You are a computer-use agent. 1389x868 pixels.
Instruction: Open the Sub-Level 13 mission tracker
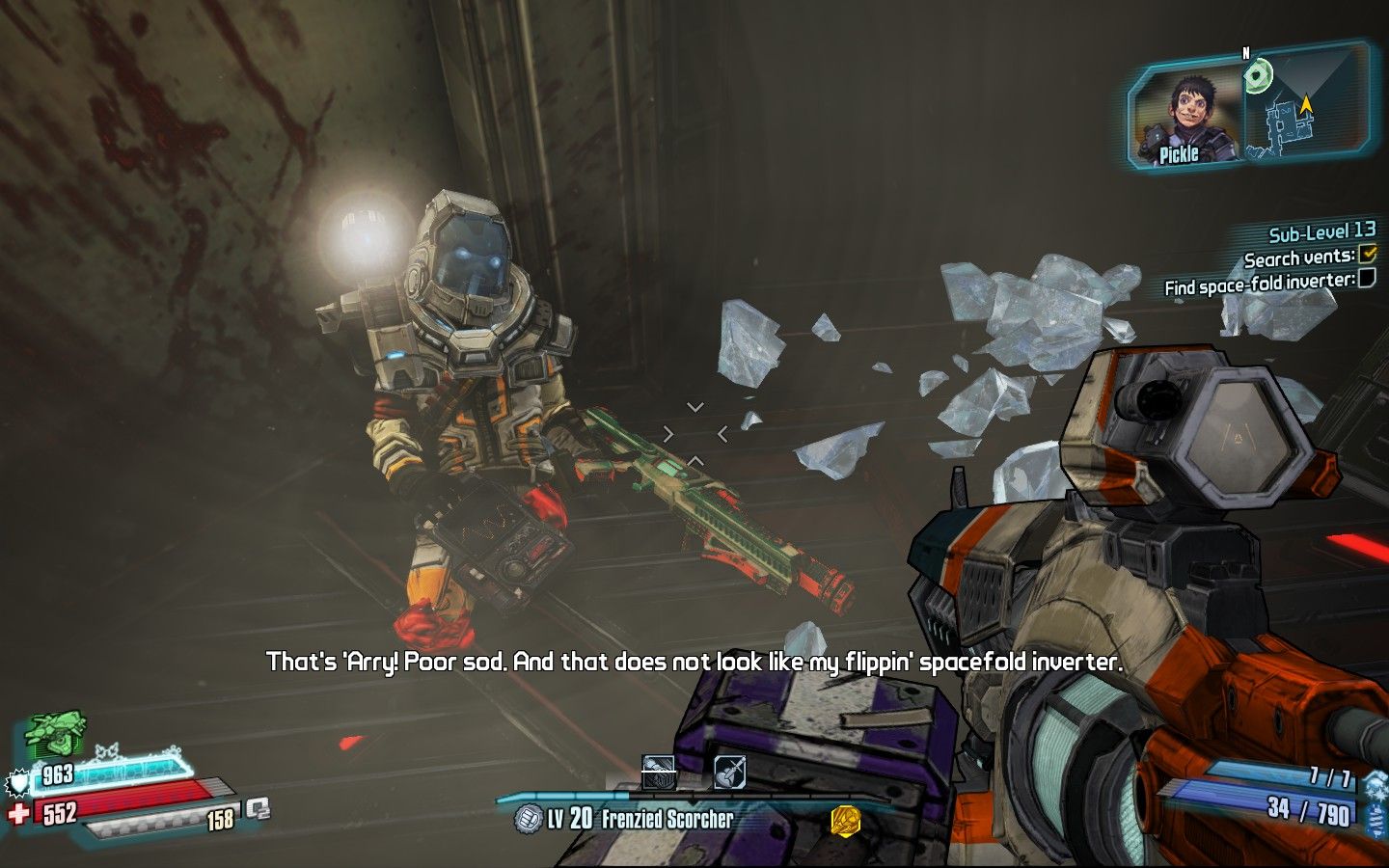point(1321,232)
